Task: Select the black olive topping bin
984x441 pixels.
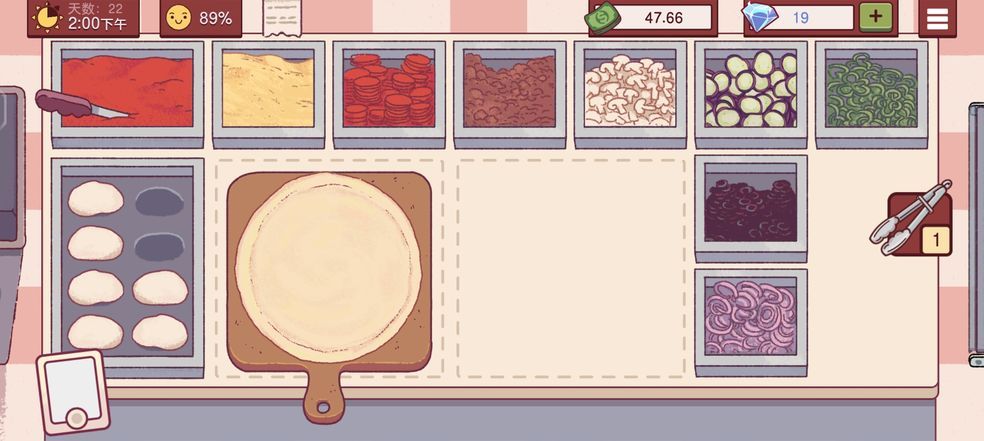Action: tap(750, 208)
